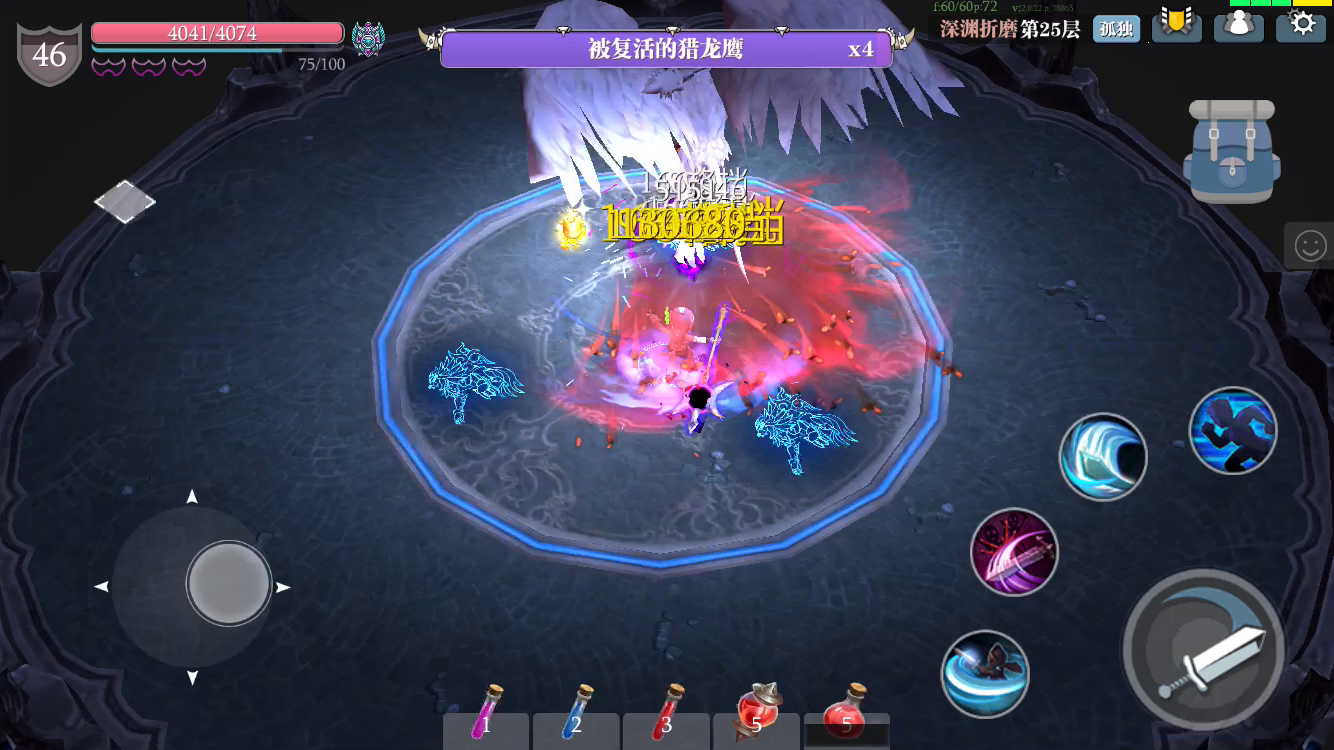Open the friends/social panel
Viewport: 1334px width, 750px height.
(1239, 27)
